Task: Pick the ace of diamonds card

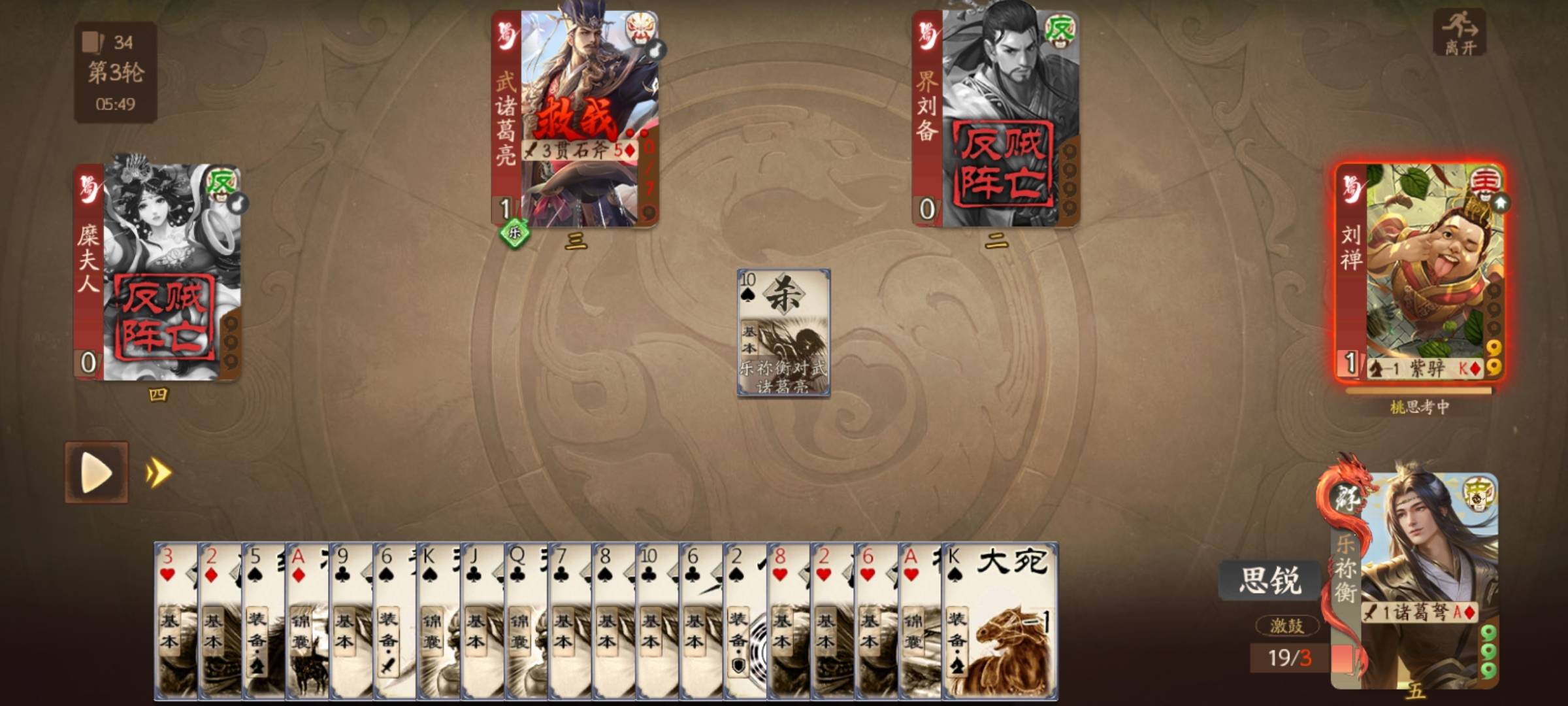Action: (x=306, y=621)
